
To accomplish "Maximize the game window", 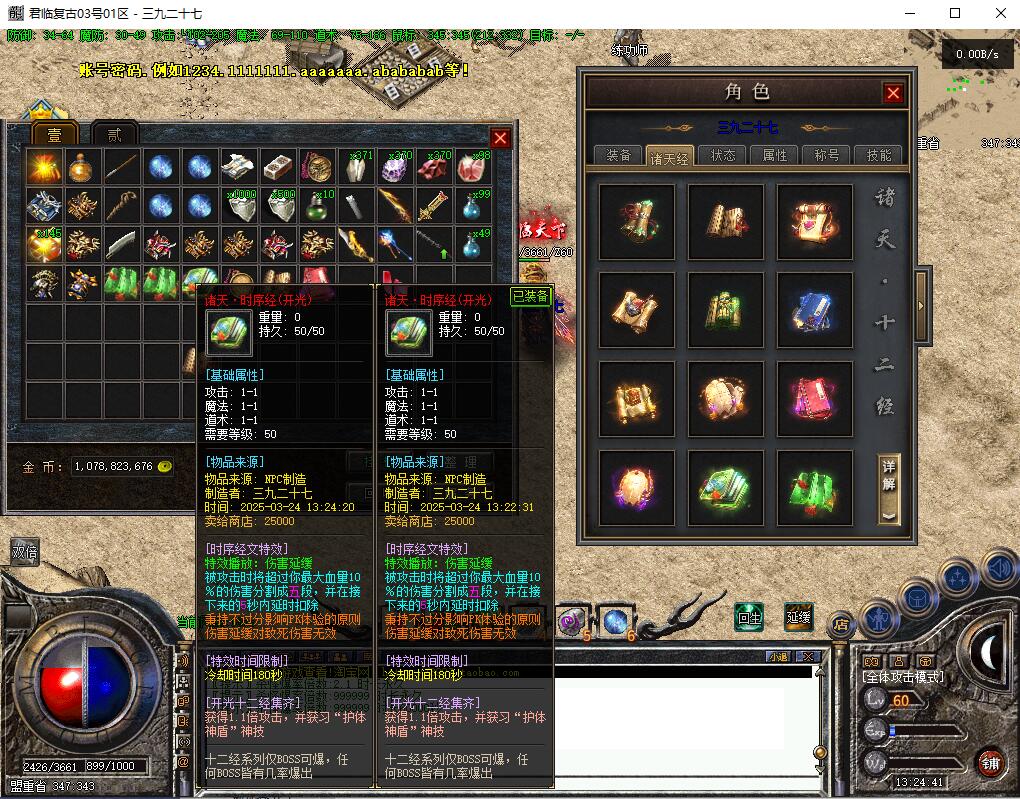I will tap(955, 13).
